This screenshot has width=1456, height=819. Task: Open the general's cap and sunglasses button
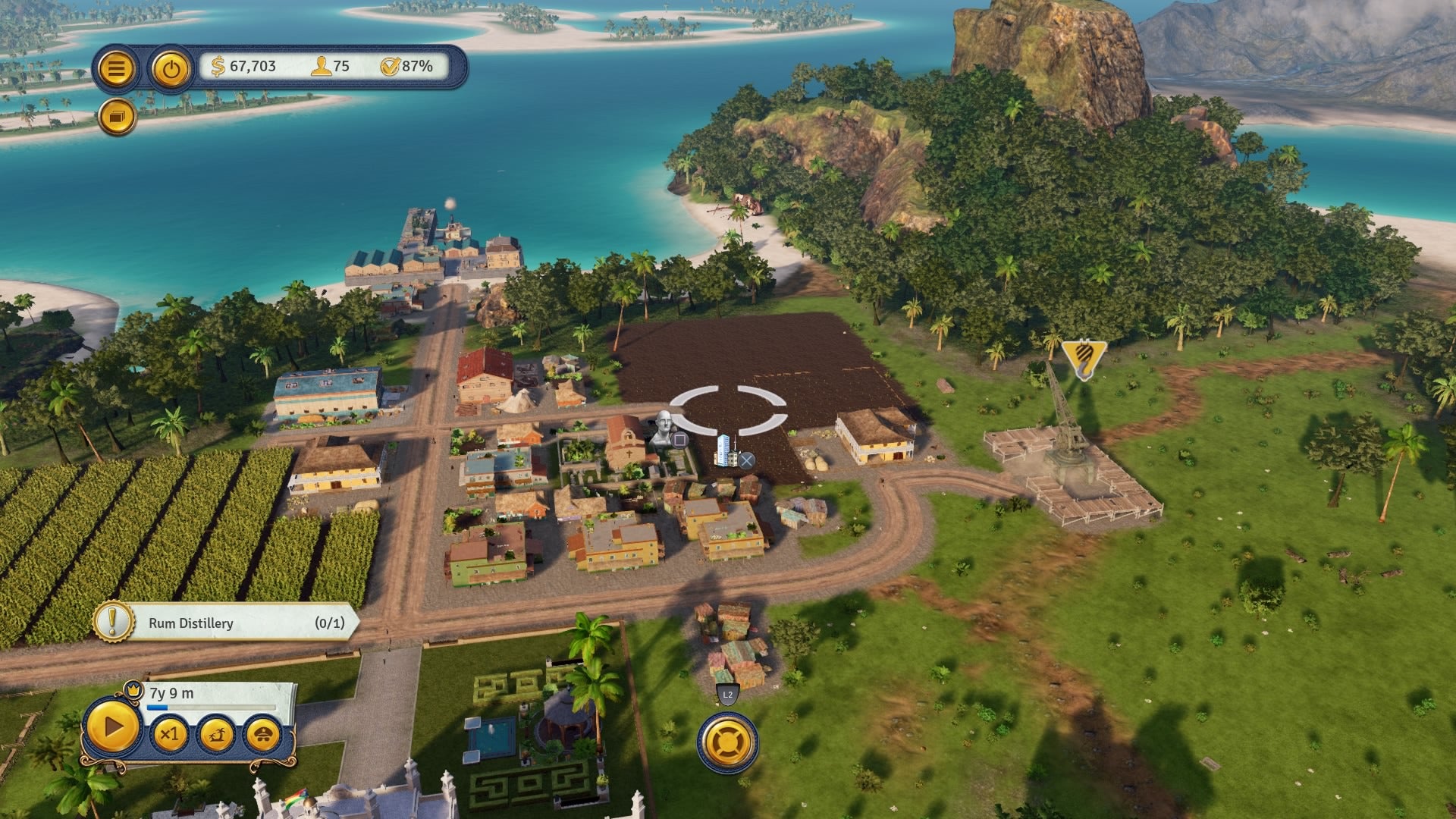click(x=263, y=734)
